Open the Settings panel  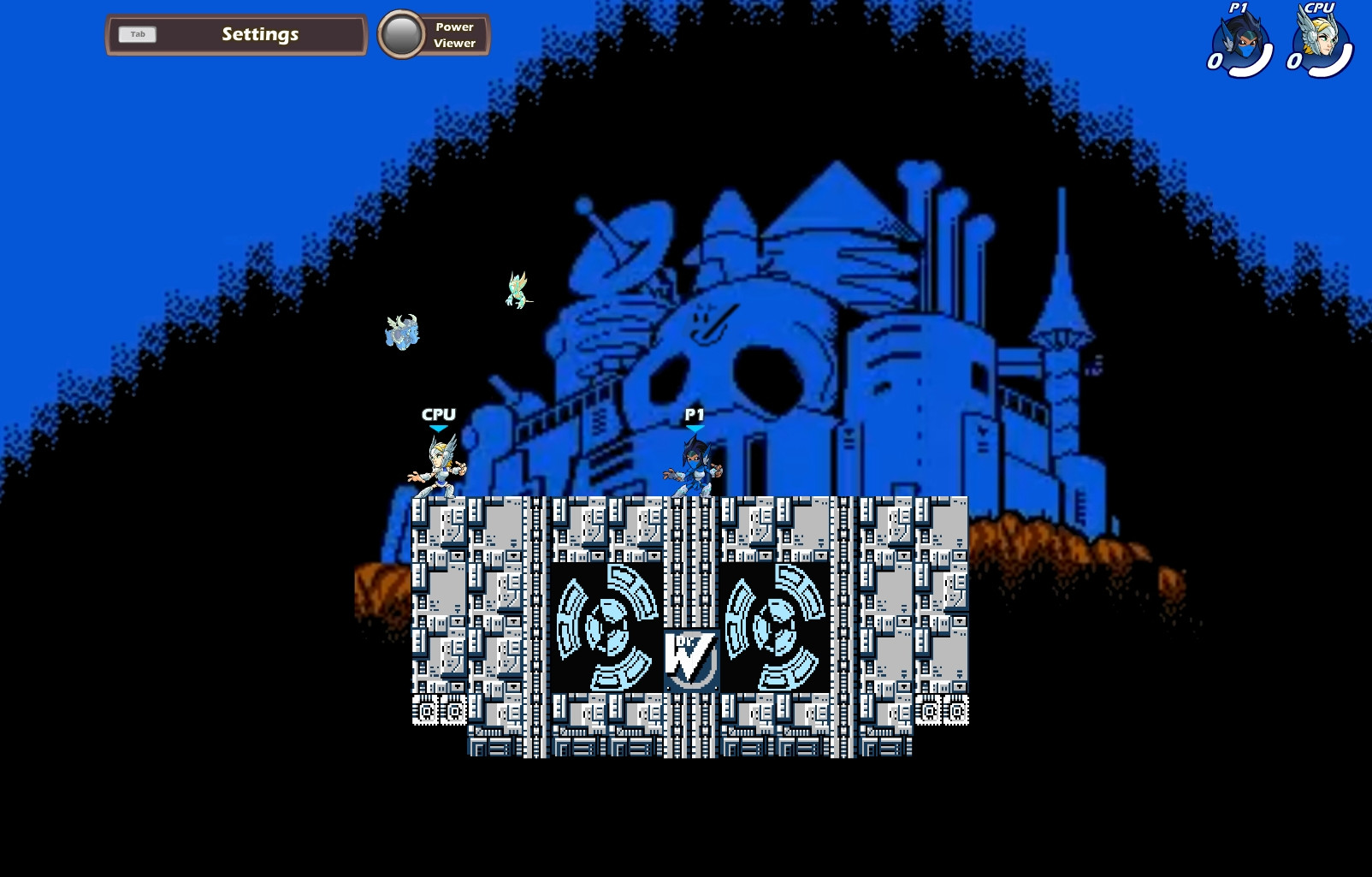tap(259, 33)
